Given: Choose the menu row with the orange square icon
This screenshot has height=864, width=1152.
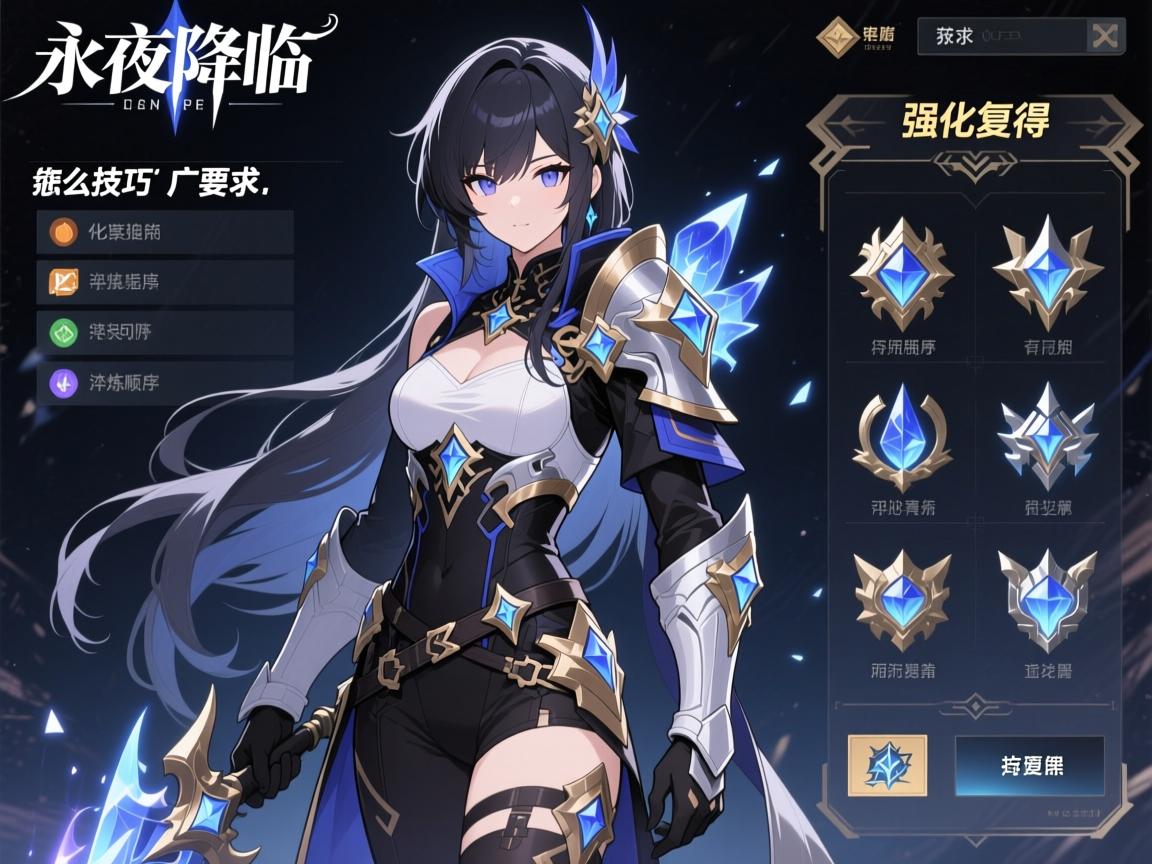Looking at the screenshot, I should (165, 282).
